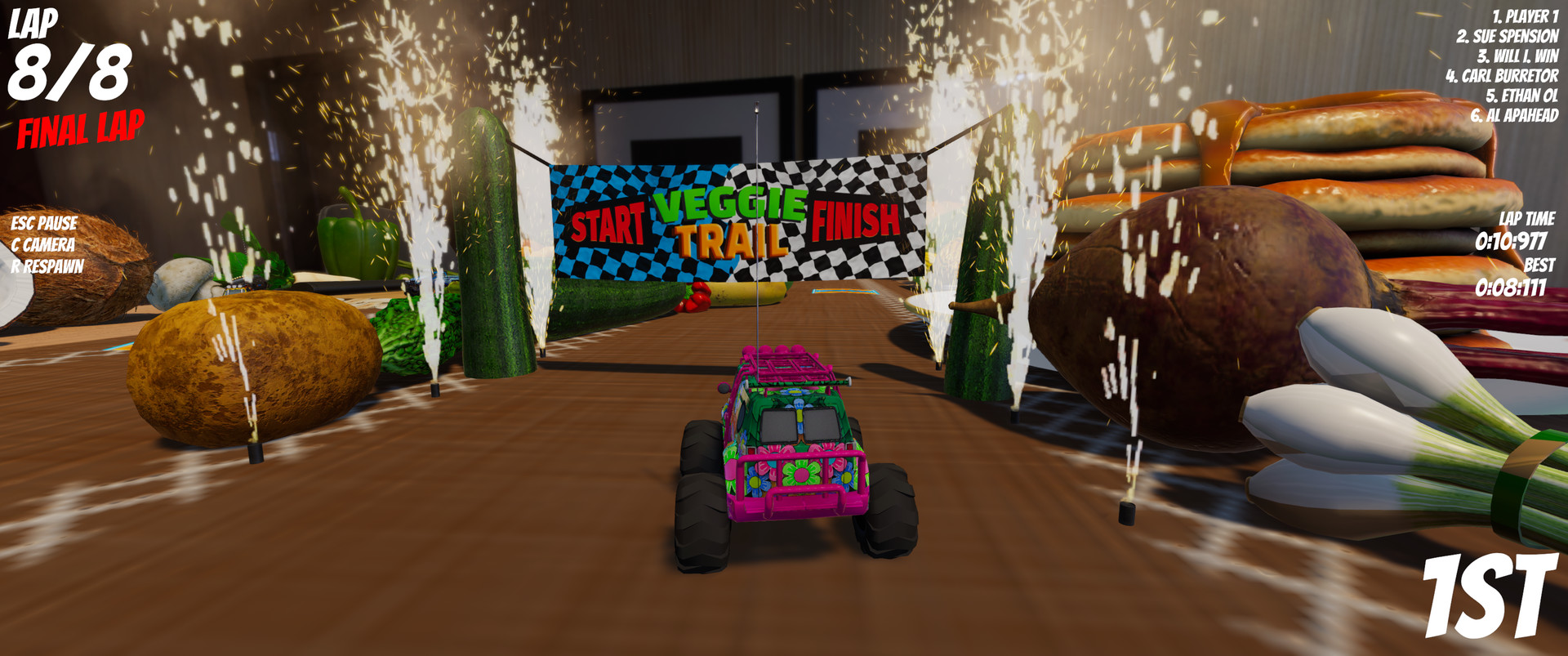Viewport: 1568px width, 656px height.
Task: Toggle camera with the C CAMERA control
Action: click(45, 243)
